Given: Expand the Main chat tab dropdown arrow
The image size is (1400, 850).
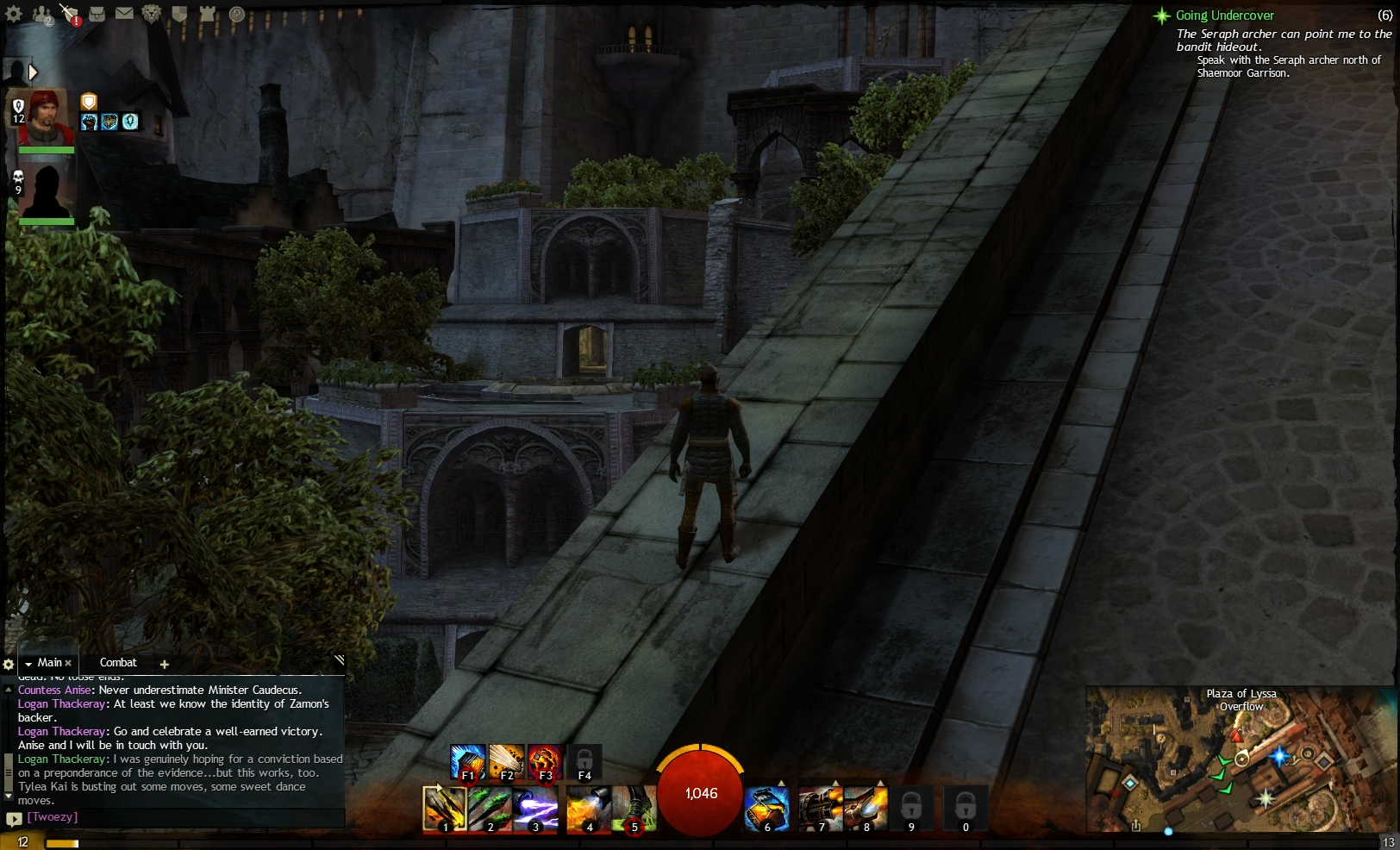Looking at the screenshot, I should [28, 662].
